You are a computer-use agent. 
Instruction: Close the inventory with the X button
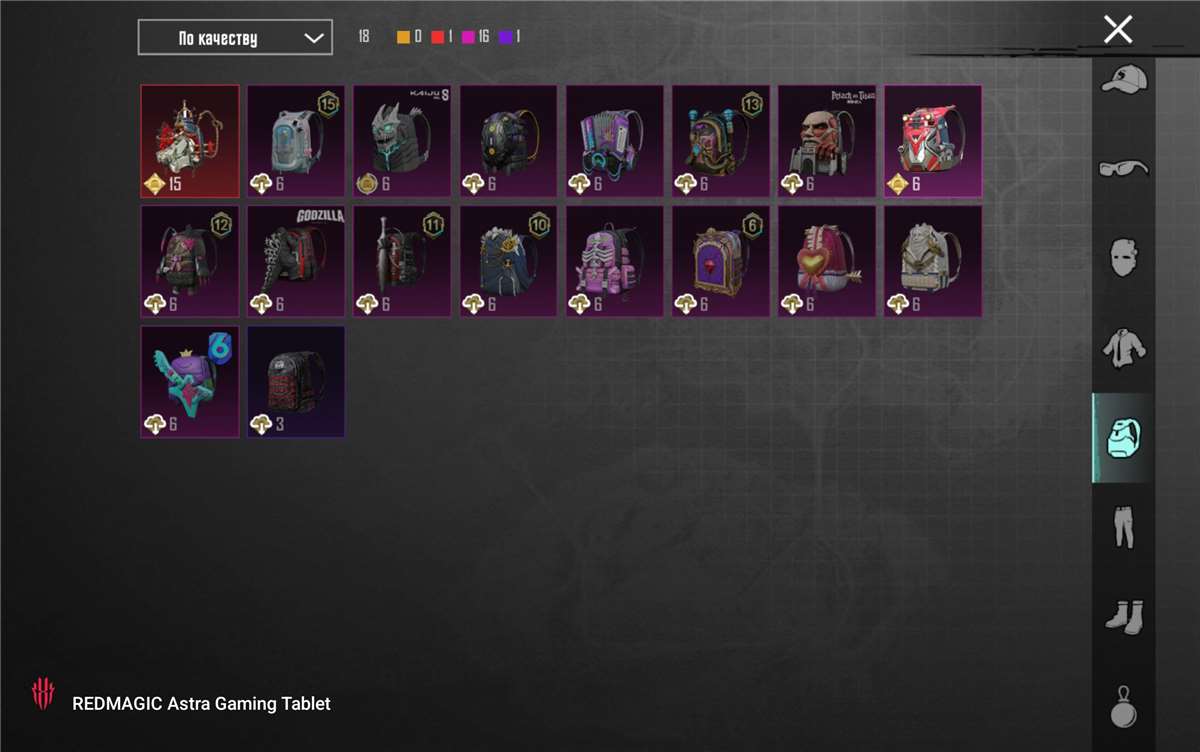(x=1117, y=29)
